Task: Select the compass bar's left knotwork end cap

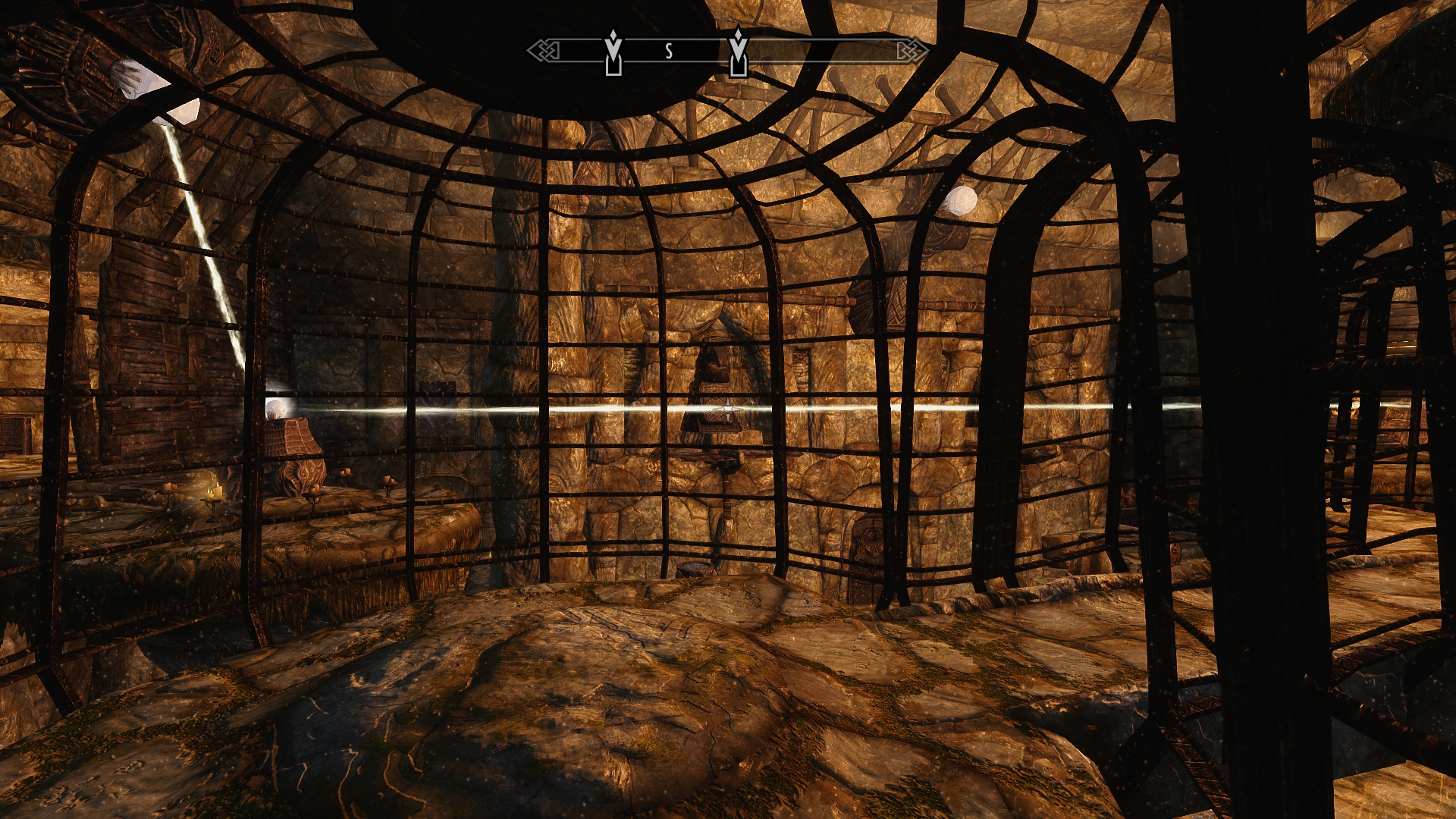Action: click(544, 51)
